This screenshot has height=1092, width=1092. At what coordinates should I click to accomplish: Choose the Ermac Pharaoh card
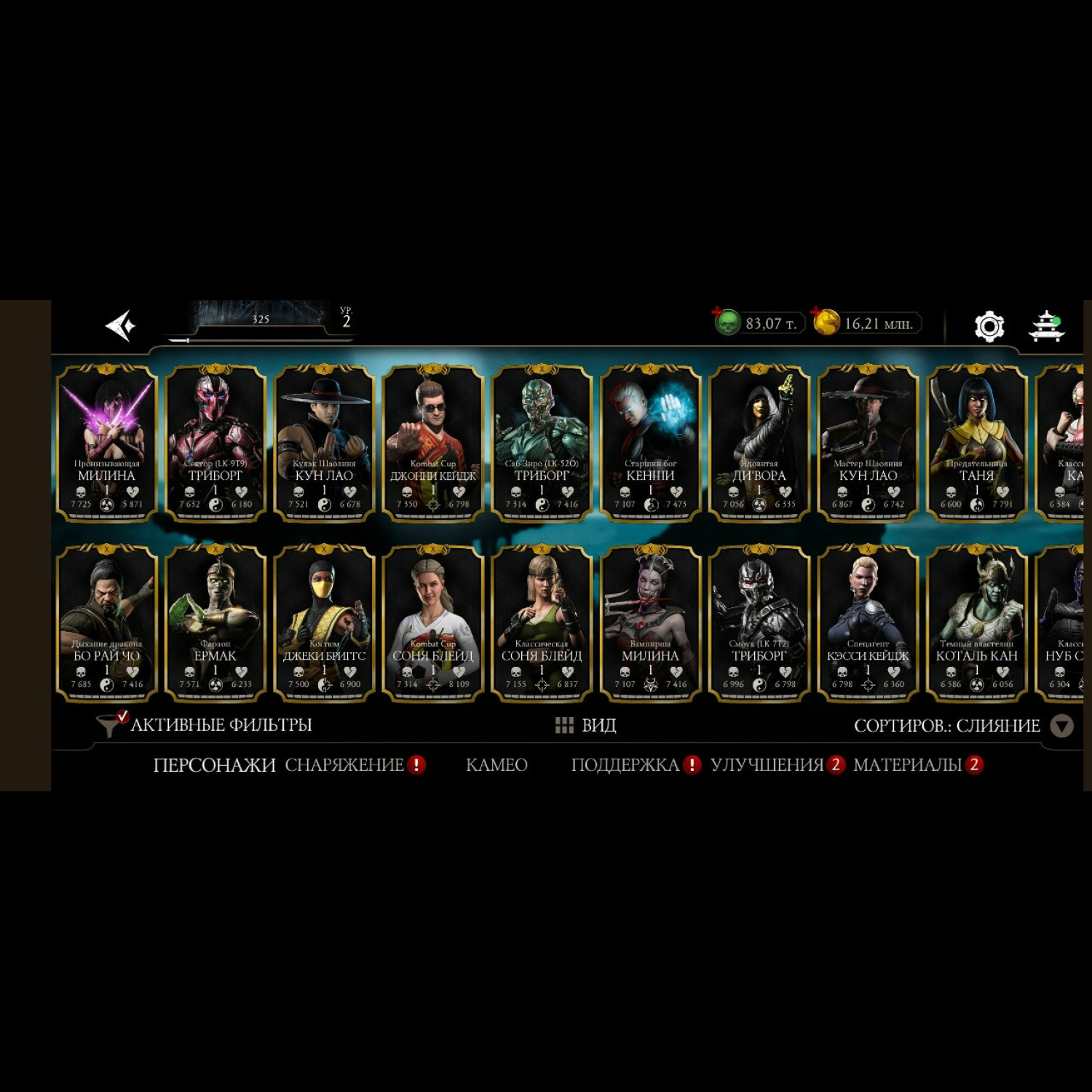(215, 623)
